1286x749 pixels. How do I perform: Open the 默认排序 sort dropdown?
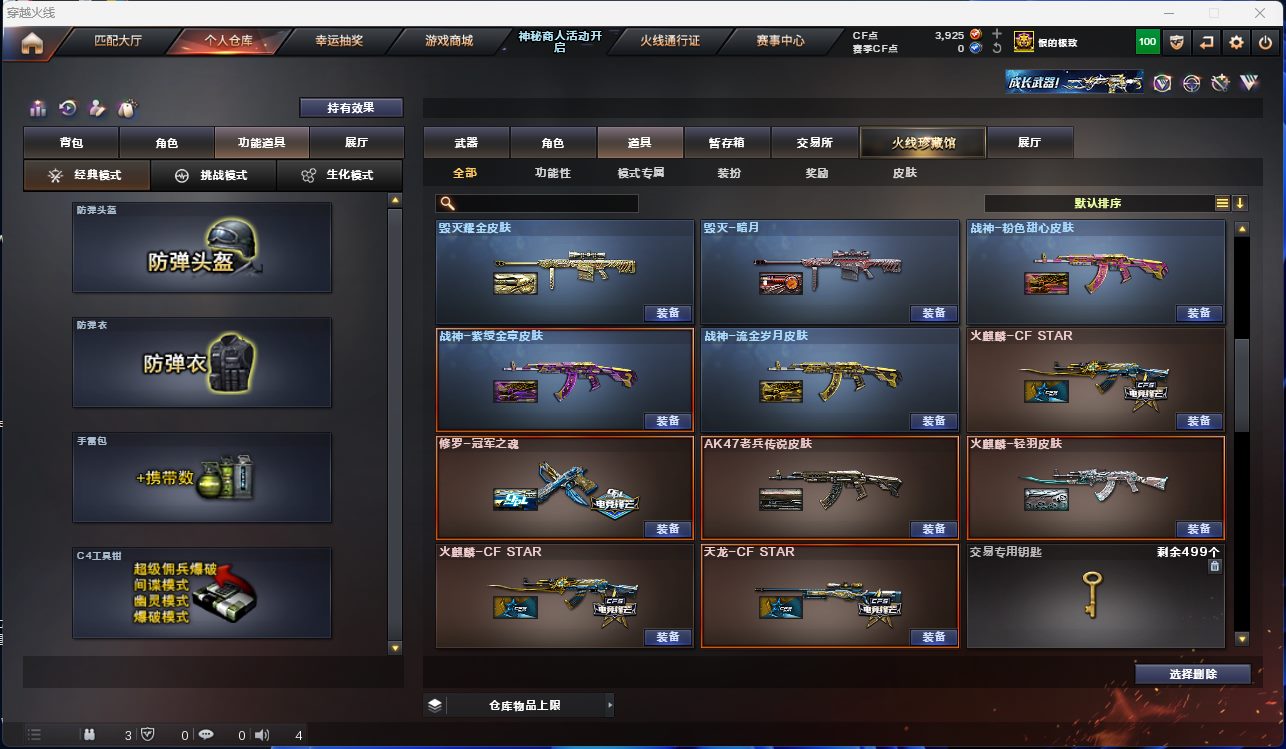click(x=1098, y=203)
